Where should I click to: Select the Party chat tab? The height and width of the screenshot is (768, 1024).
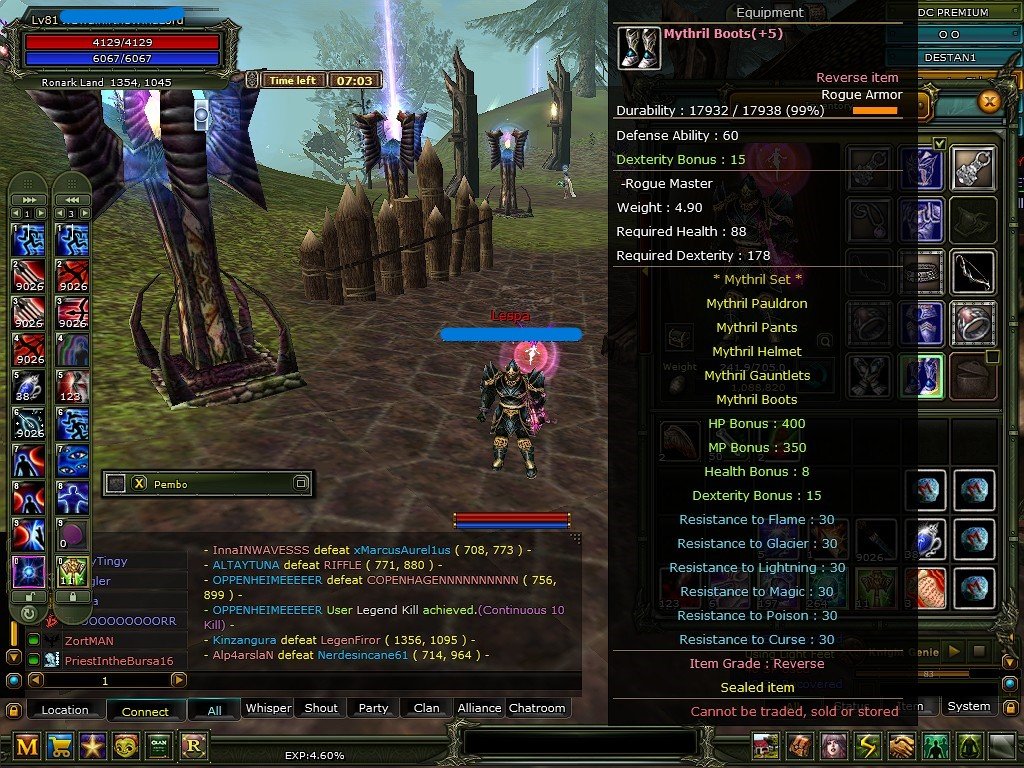pyautogui.click(x=373, y=708)
